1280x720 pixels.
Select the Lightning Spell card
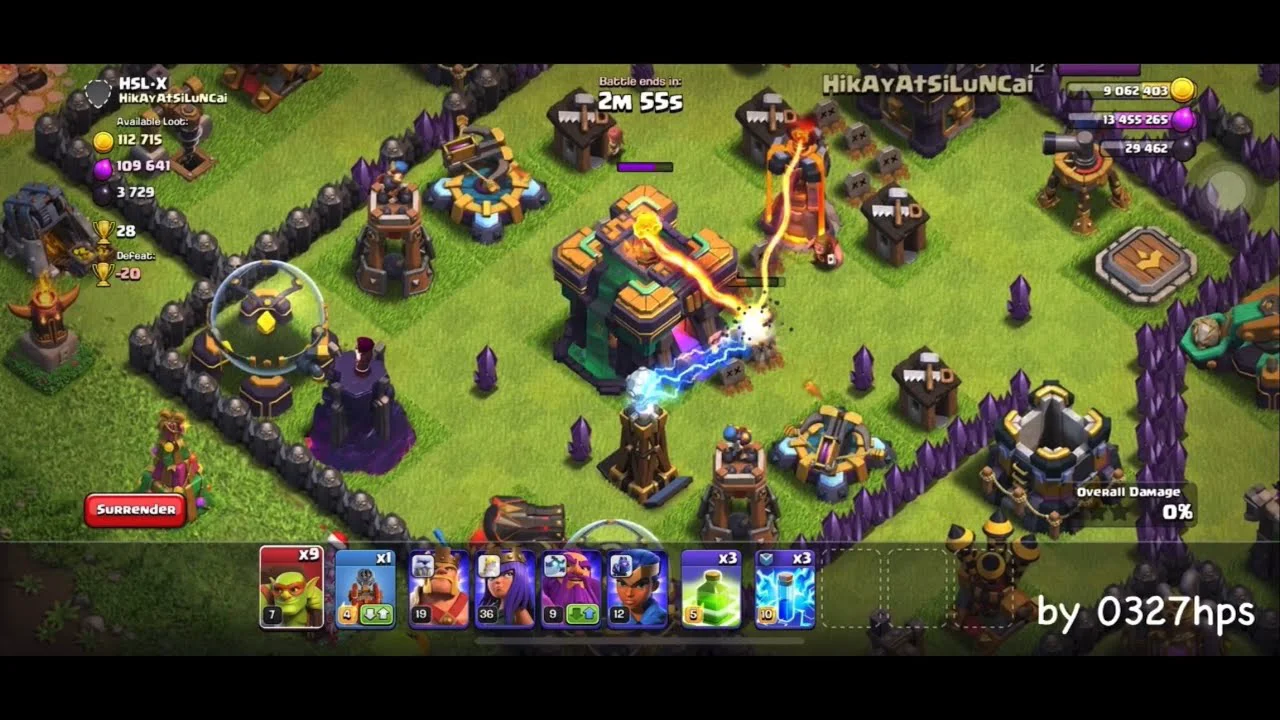pos(785,589)
